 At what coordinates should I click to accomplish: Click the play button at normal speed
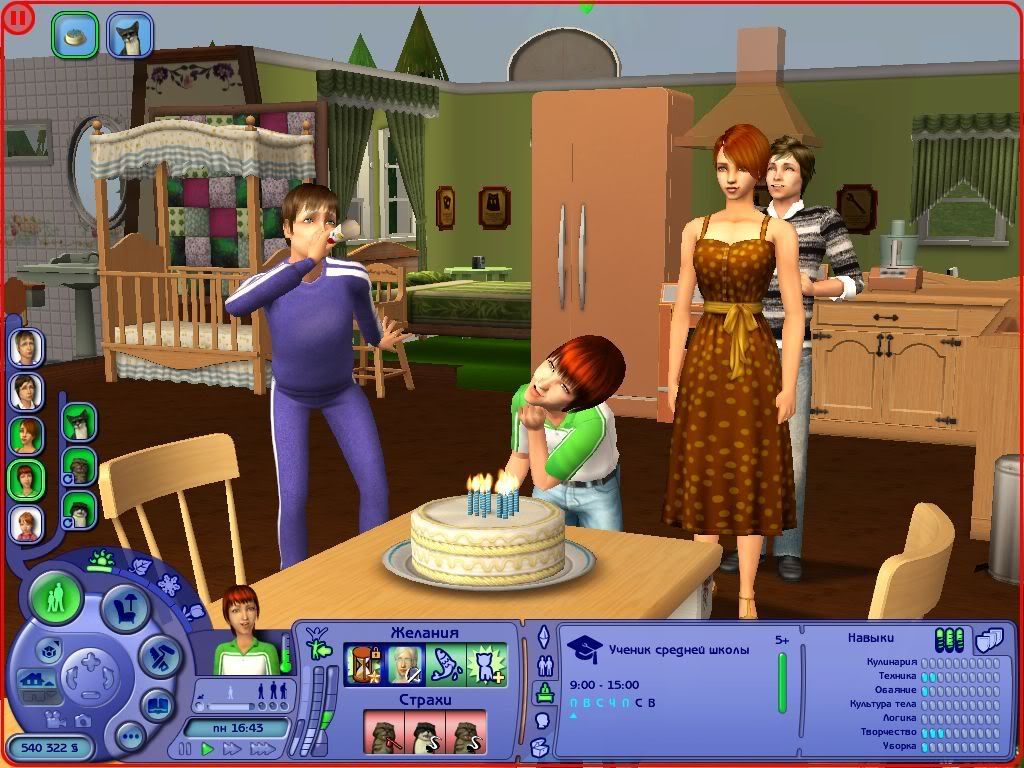tap(208, 748)
